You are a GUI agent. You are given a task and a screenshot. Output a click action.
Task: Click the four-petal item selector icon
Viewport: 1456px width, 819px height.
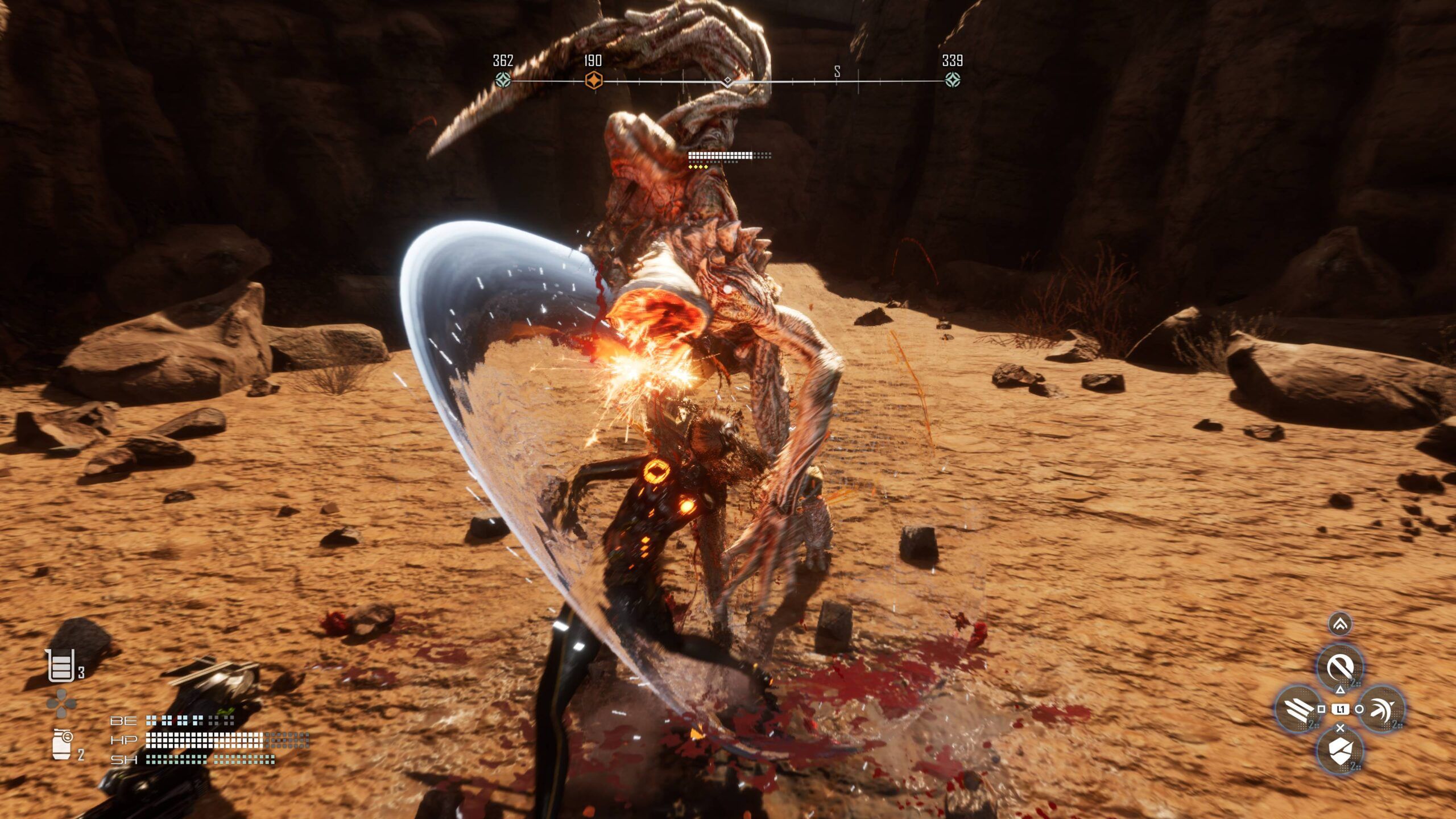tap(61, 704)
